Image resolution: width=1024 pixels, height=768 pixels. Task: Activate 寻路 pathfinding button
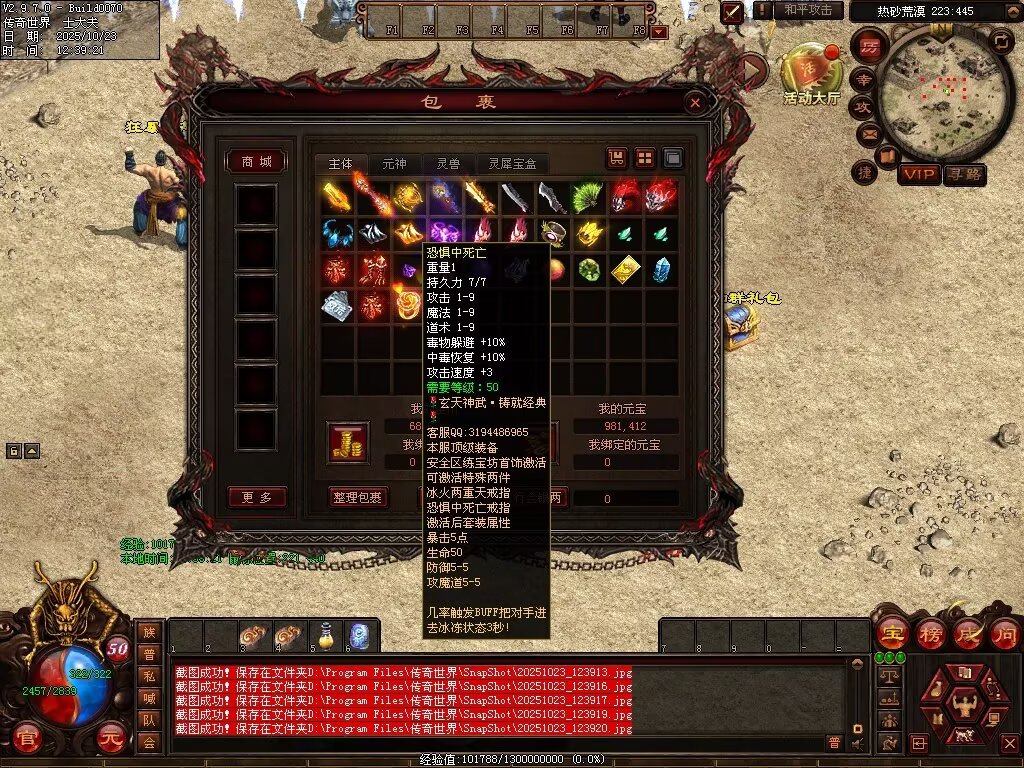[964, 174]
